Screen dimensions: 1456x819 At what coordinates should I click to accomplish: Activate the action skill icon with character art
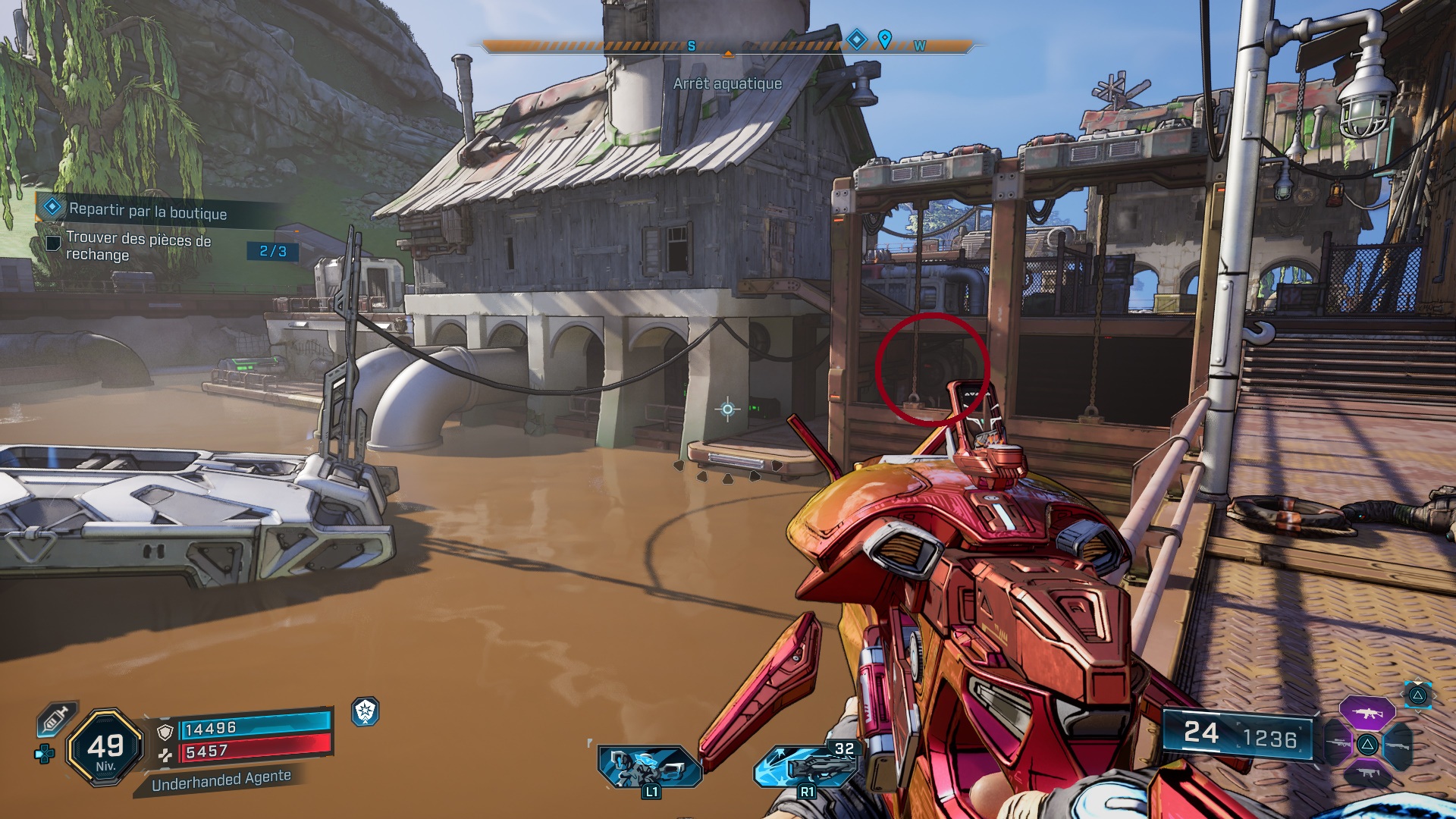point(648,767)
